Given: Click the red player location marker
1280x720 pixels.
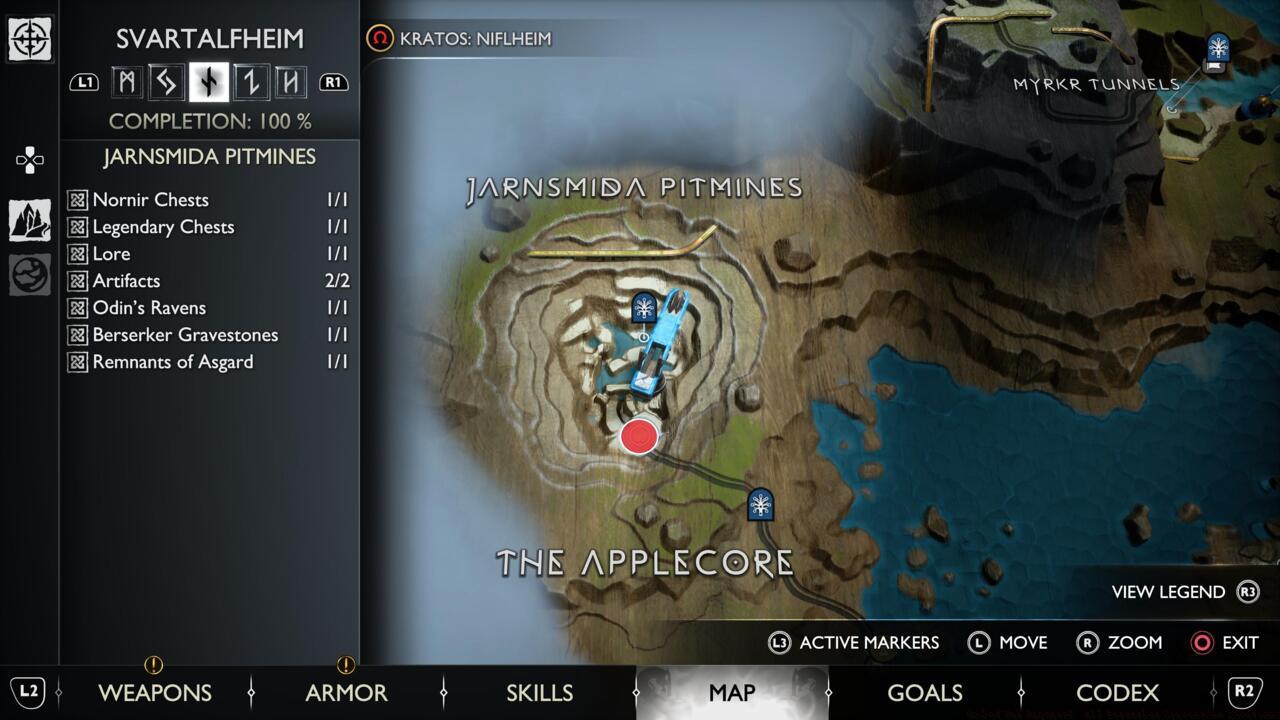Looking at the screenshot, I should [x=638, y=437].
